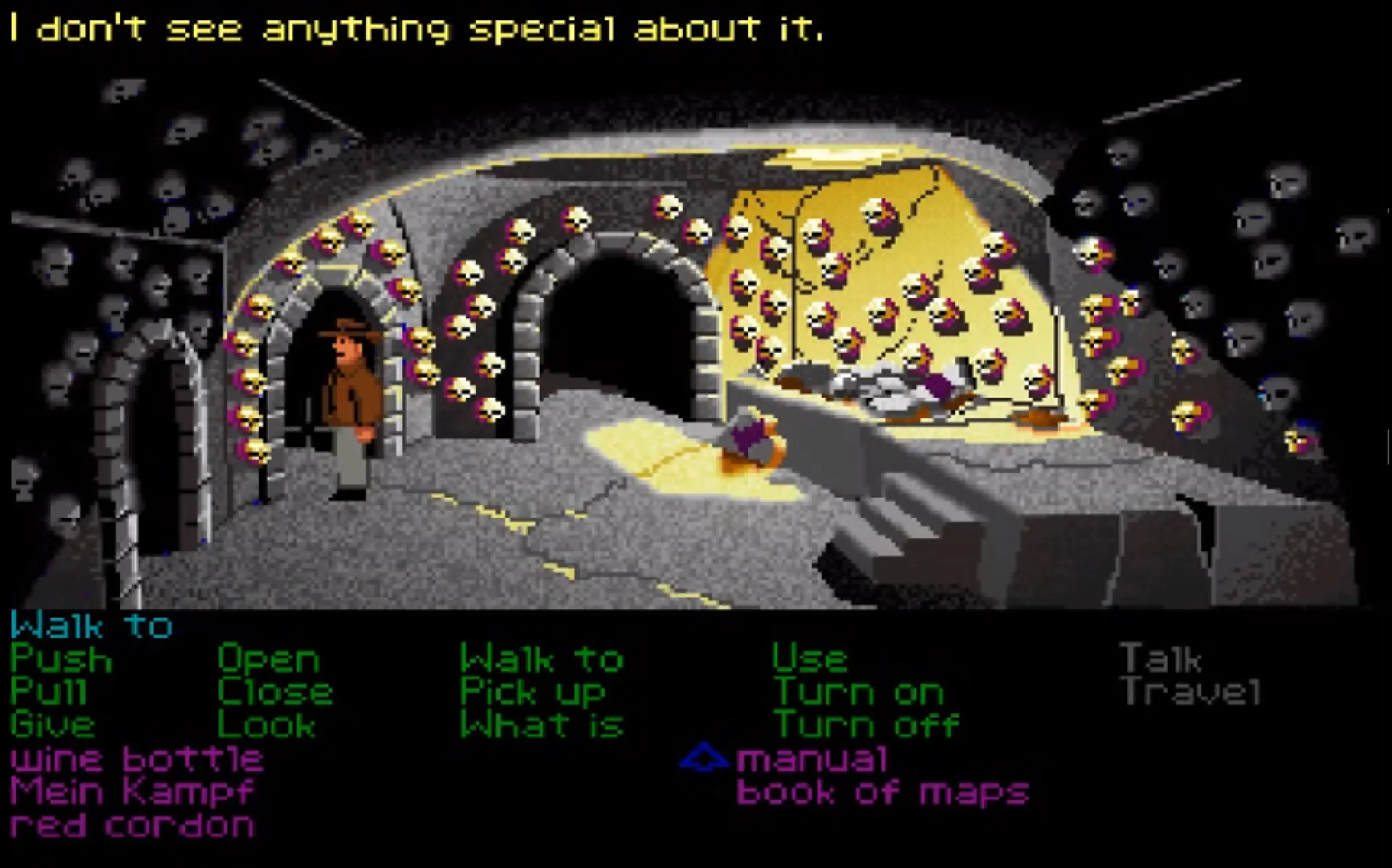Screen dimensions: 1392x868
Task: Select the Push verb
Action: click(61, 660)
